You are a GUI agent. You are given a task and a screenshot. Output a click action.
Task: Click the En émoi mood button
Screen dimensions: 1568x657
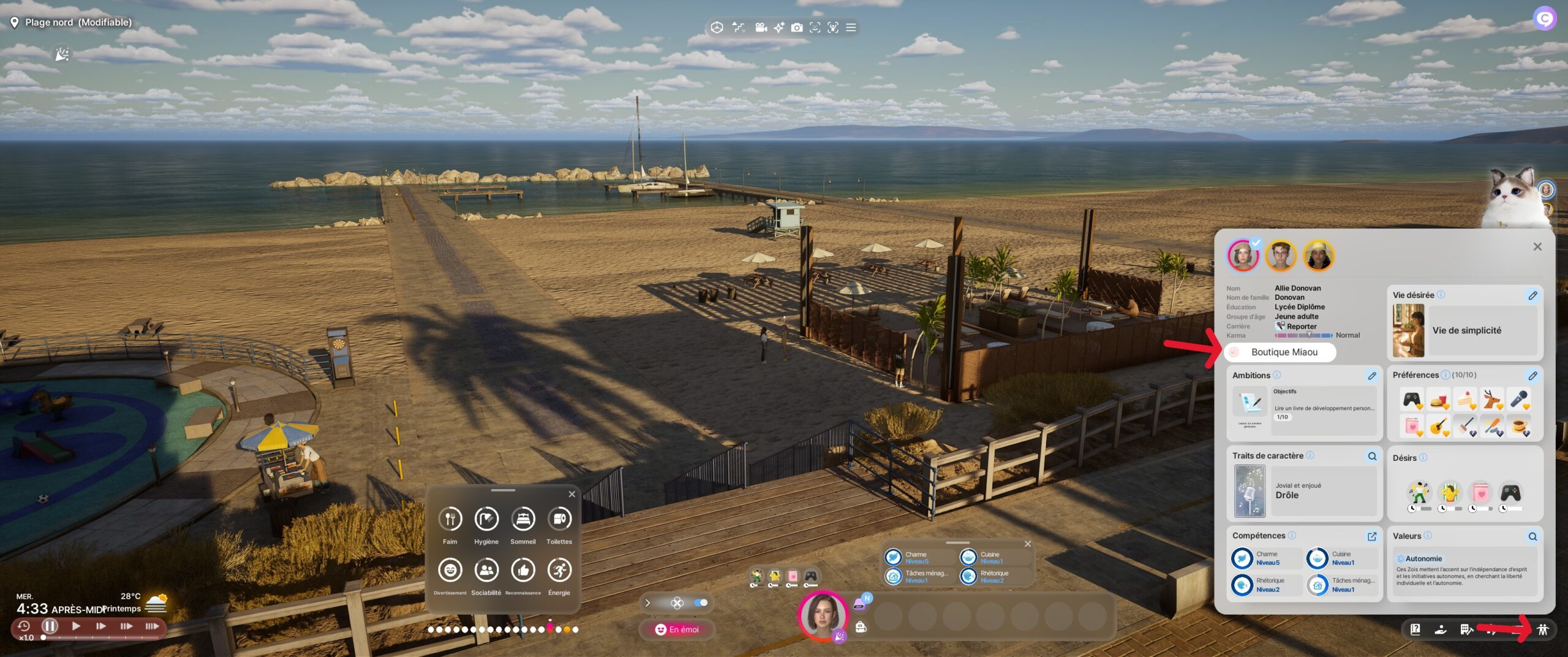[x=677, y=629]
